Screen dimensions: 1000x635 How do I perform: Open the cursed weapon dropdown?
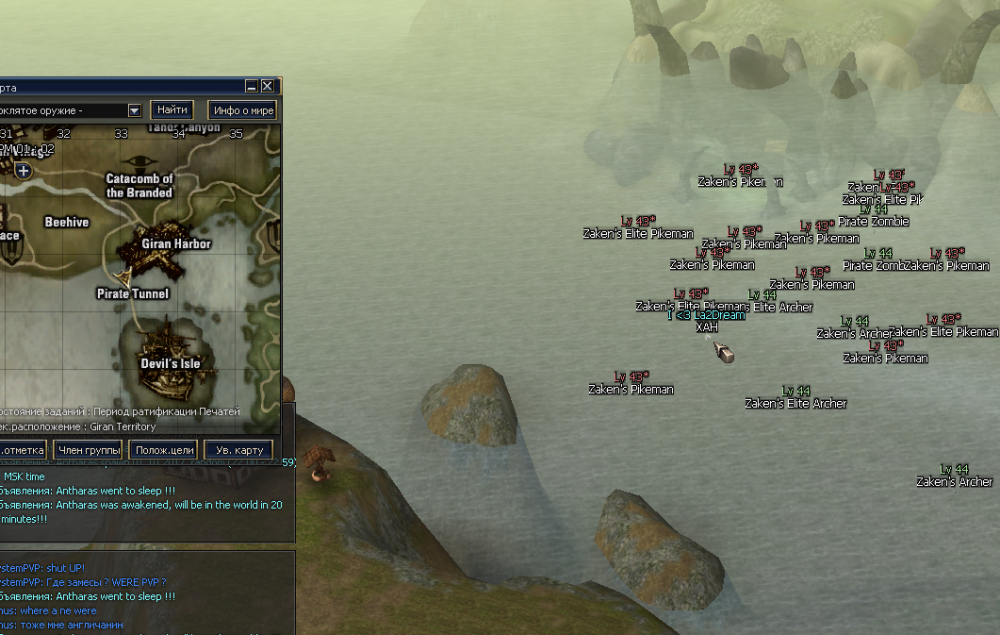point(134,110)
